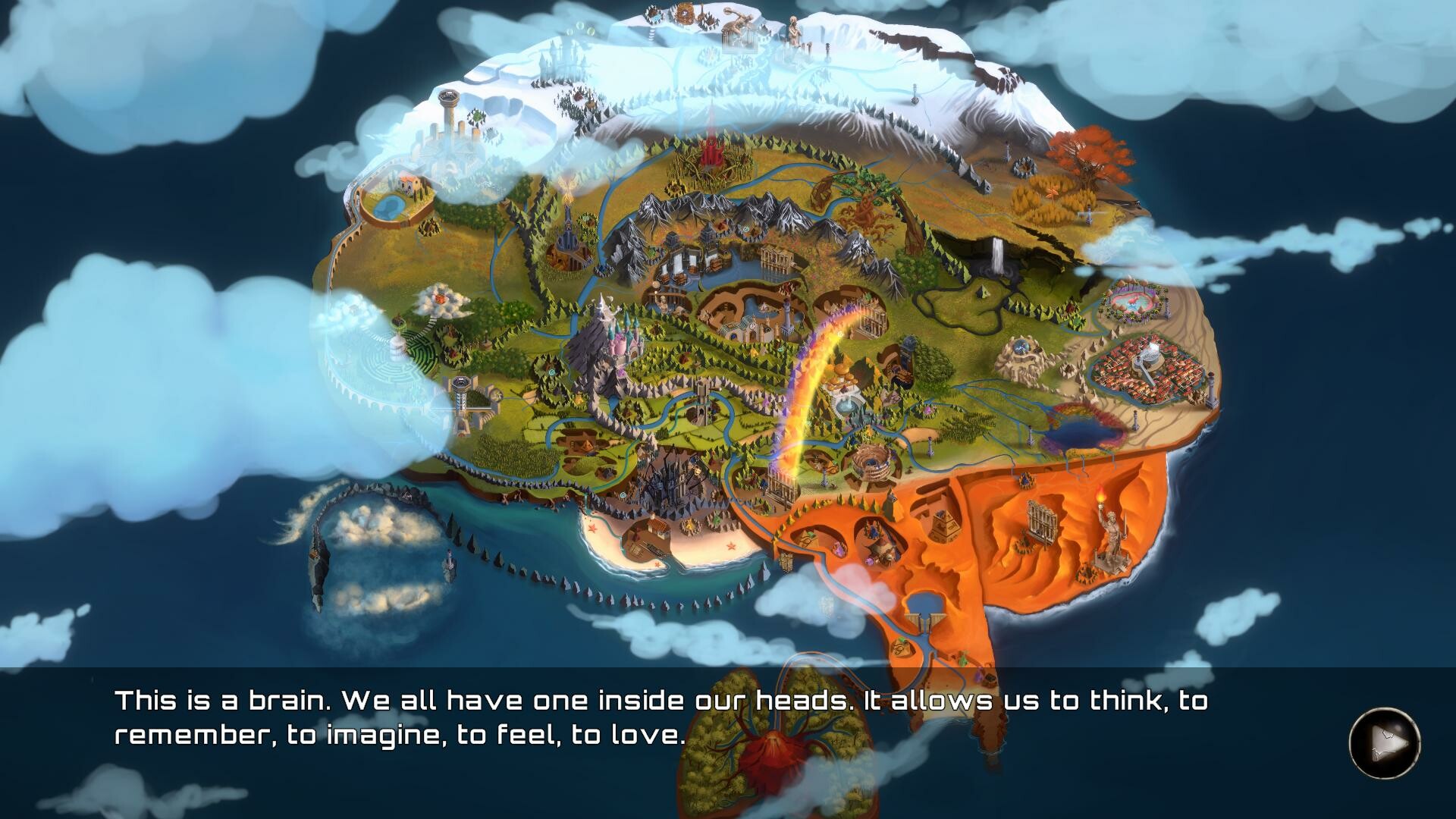Screen dimensions: 1456x819
Task: Advance the dialogue with the round arrow button
Action: [x=1384, y=742]
